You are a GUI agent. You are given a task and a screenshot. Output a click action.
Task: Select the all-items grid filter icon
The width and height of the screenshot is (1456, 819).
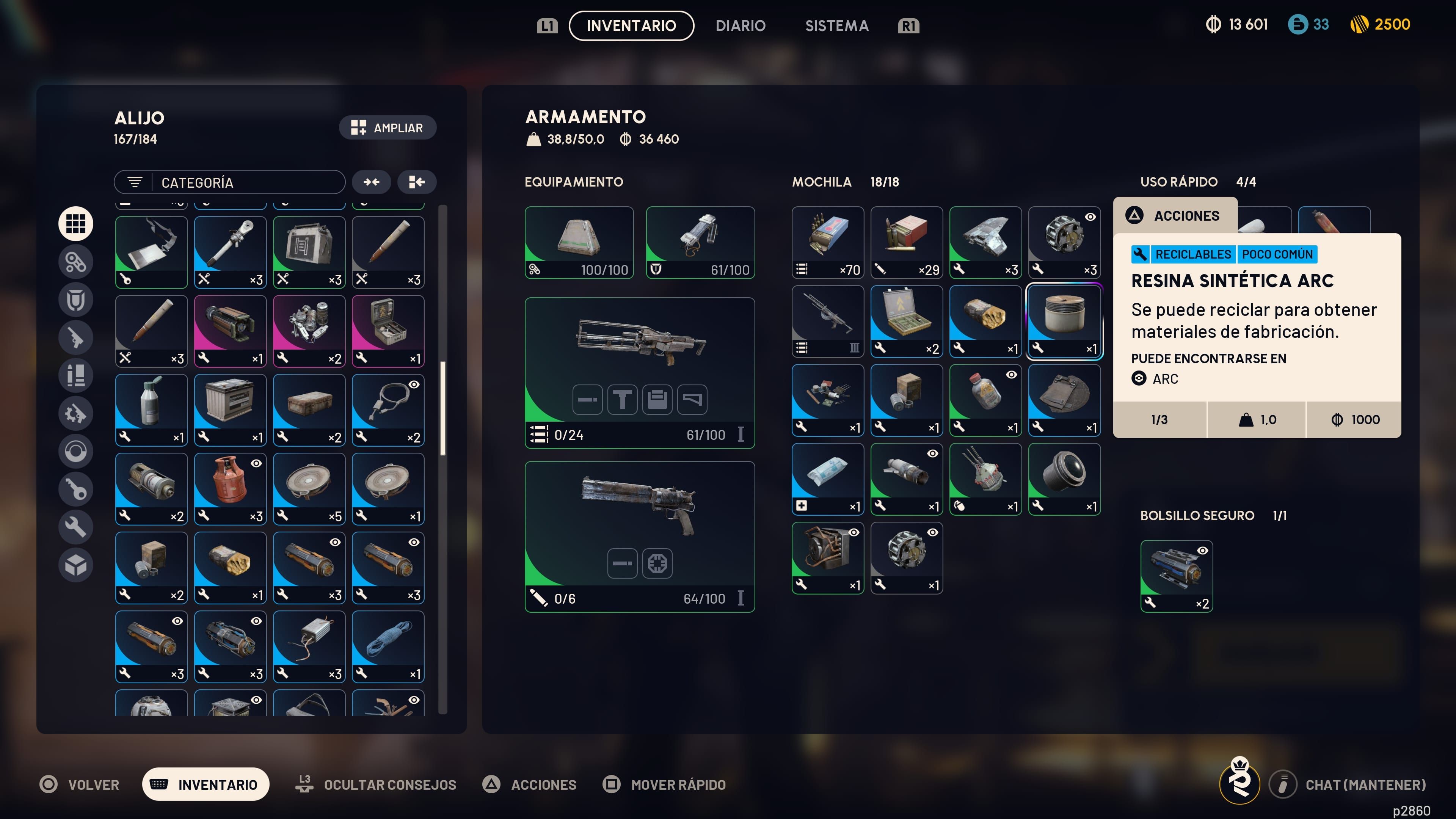[75, 224]
